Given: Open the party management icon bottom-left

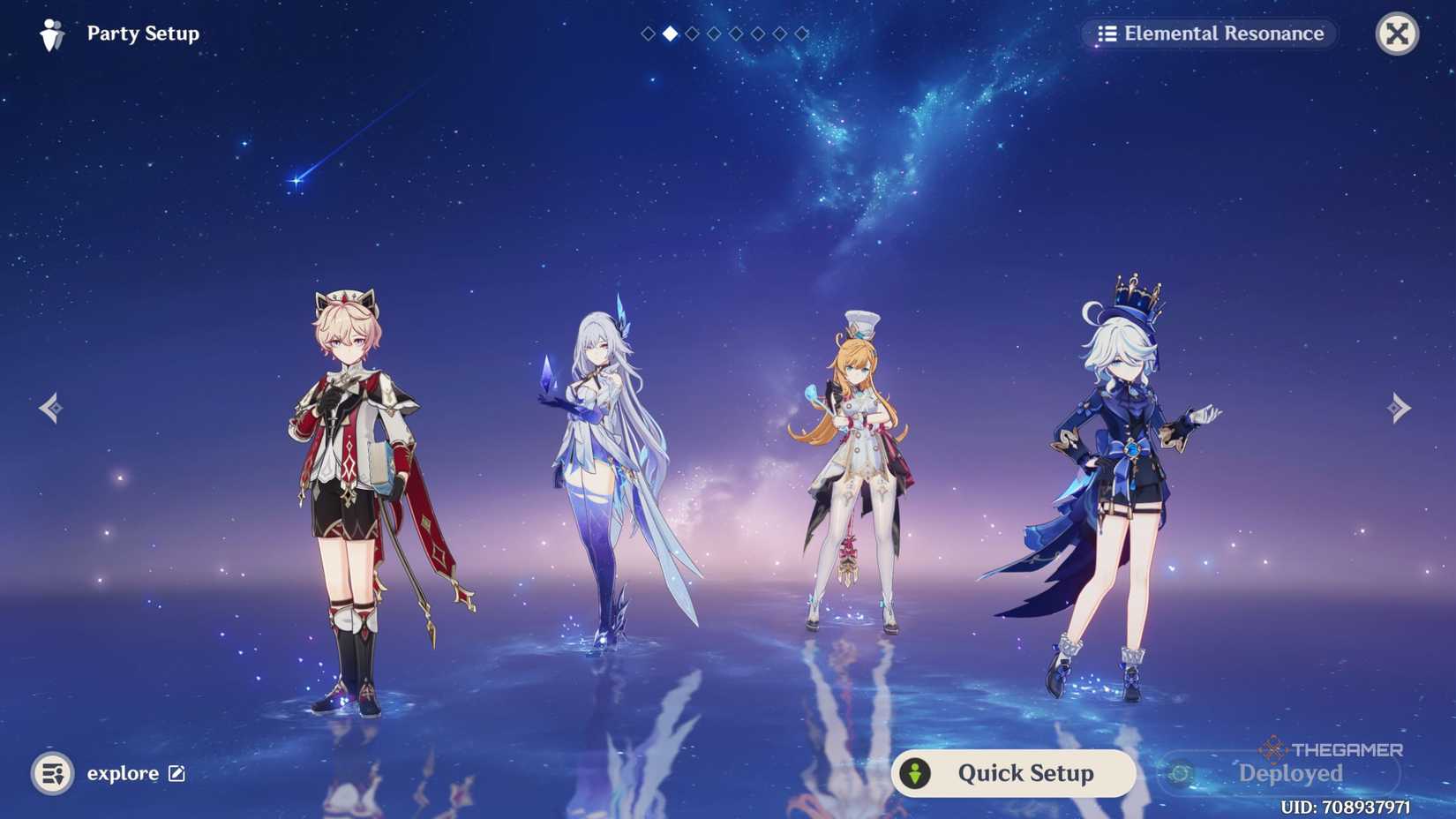Looking at the screenshot, I should pyautogui.click(x=53, y=773).
